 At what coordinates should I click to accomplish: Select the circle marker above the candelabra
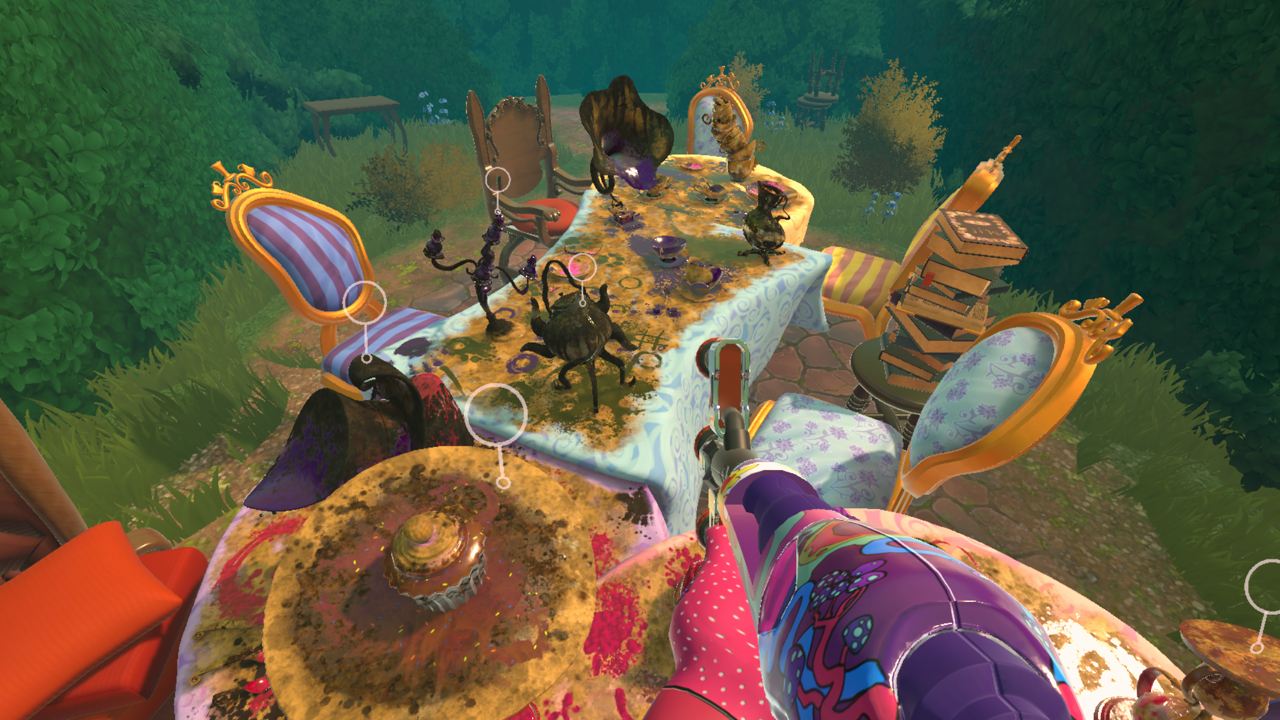click(x=498, y=180)
